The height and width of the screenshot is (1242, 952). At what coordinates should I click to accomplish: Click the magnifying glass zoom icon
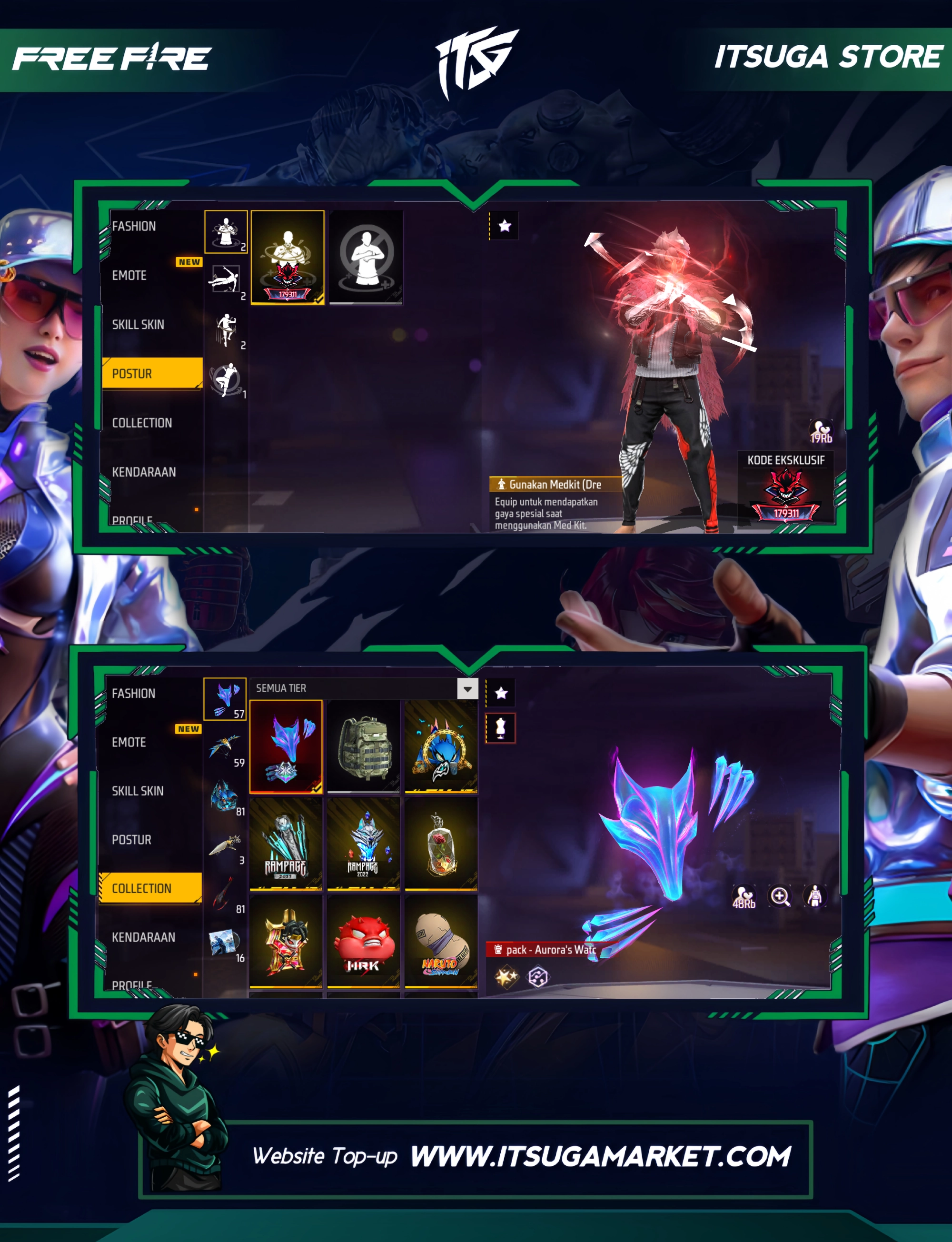780,896
